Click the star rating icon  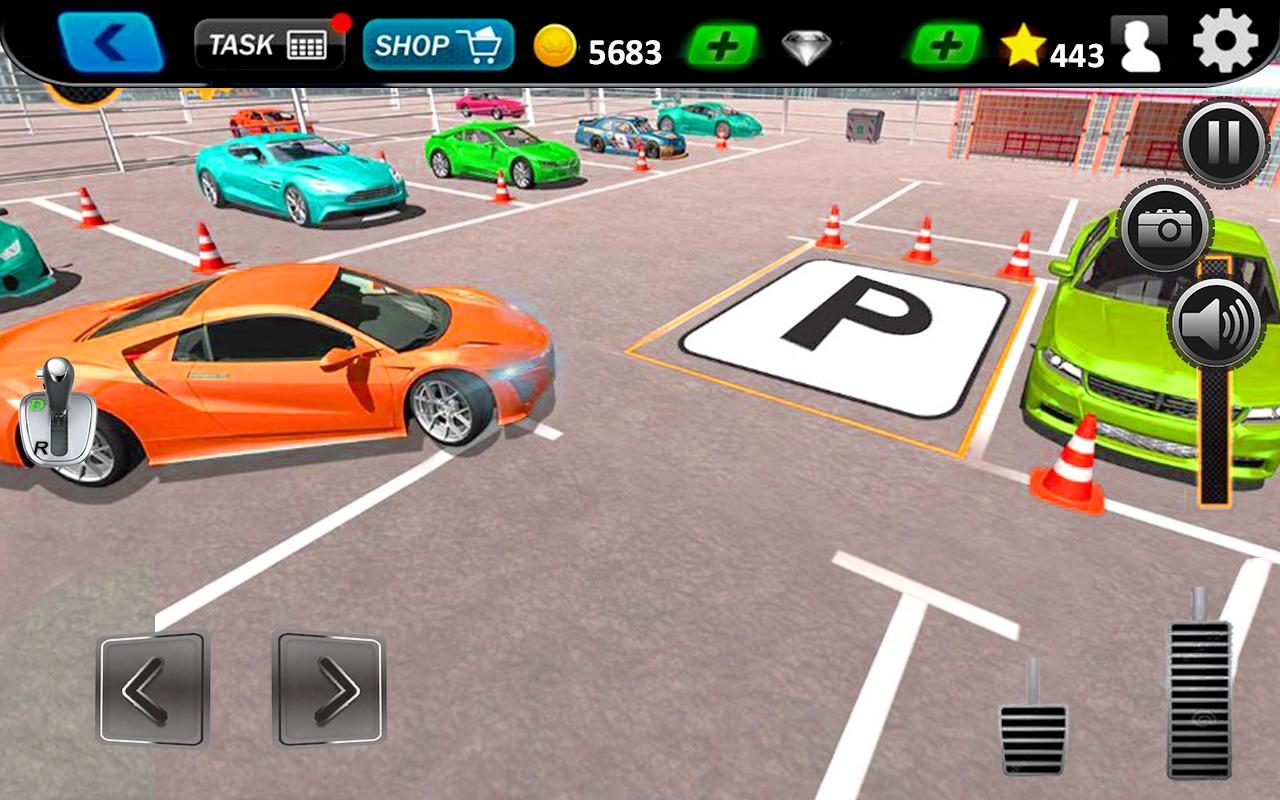[1022, 44]
